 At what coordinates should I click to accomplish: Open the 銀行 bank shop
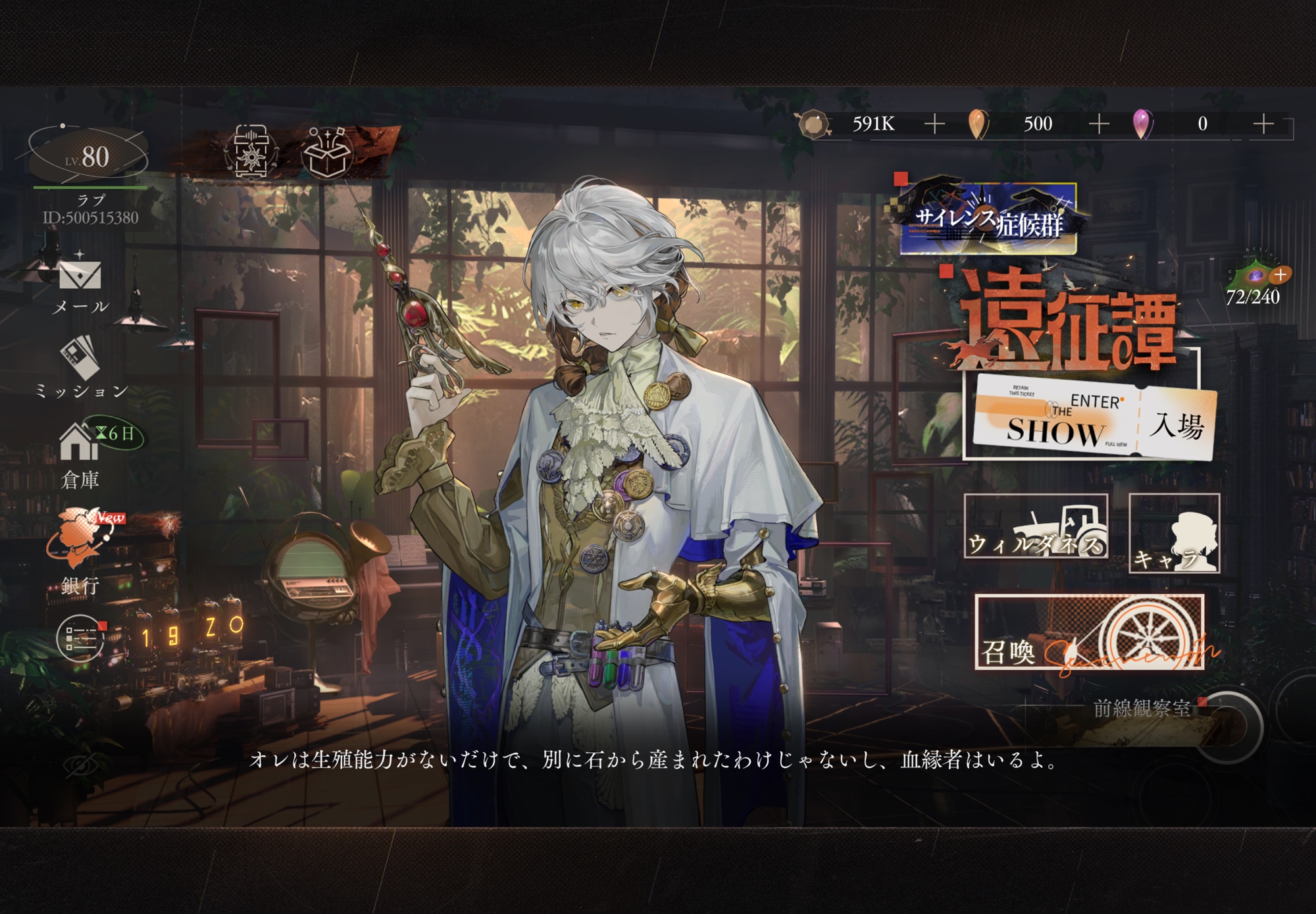[80, 547]
